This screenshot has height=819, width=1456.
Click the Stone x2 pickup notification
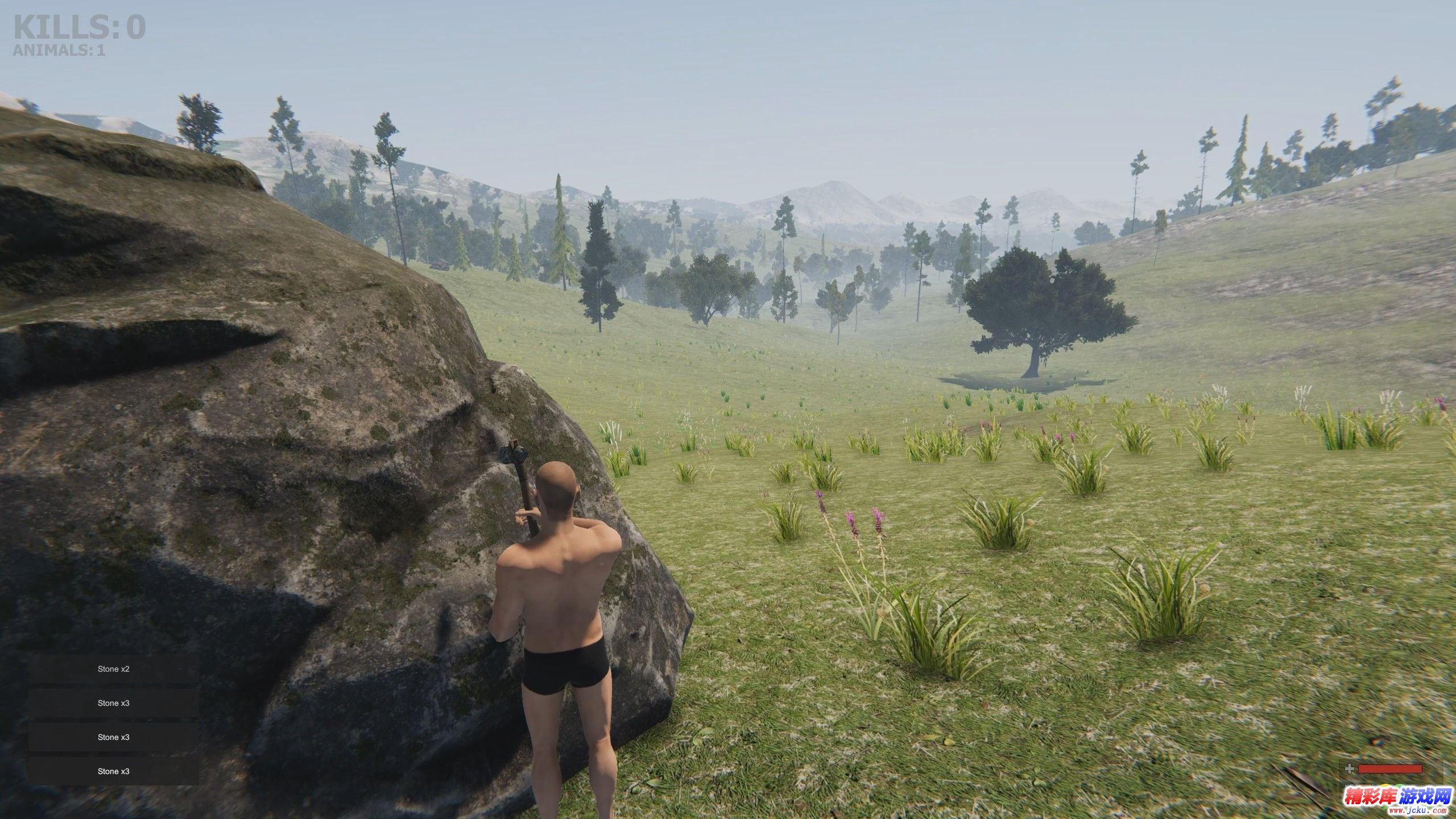114,669
